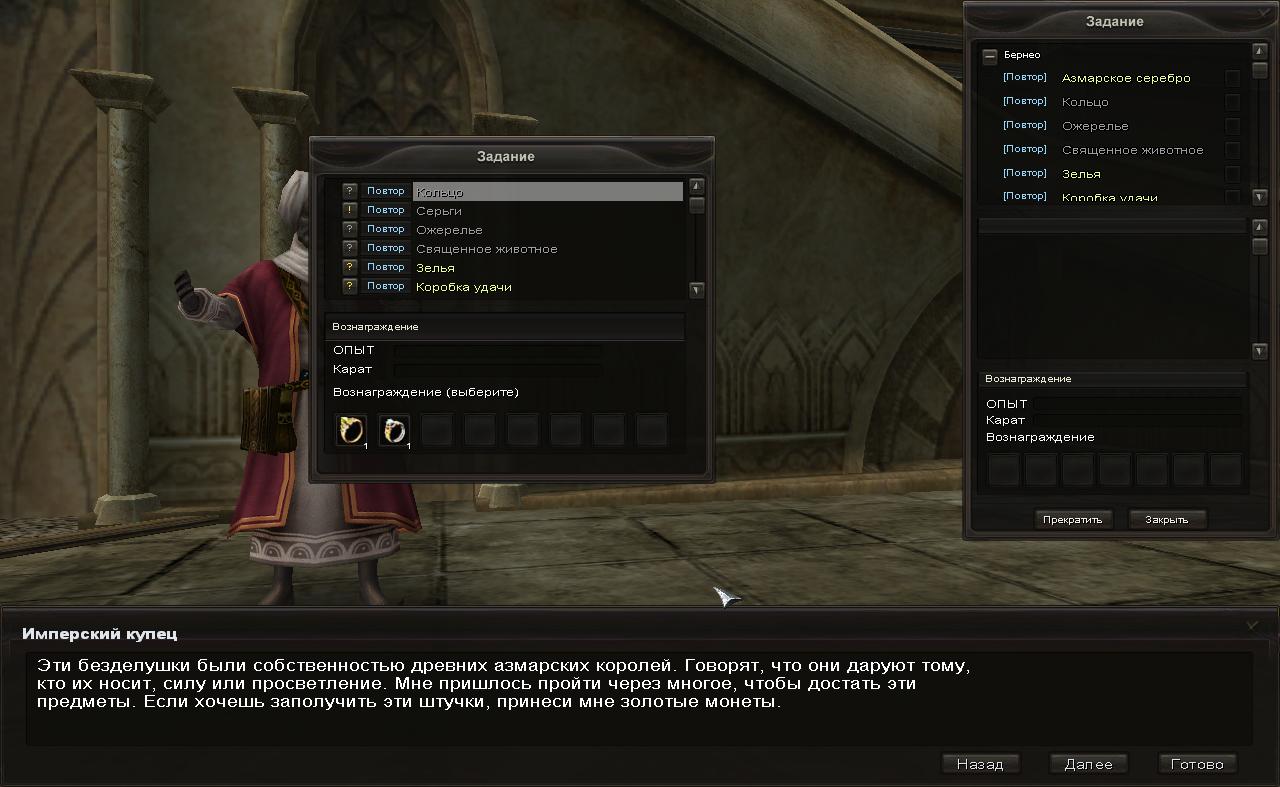Choose the gold ring reward
The image size is (1280, 787).
(351, 430)
